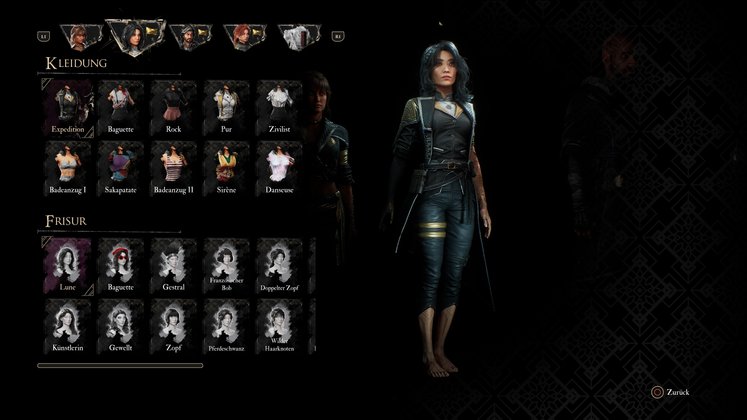Viewport: 747px width, 420px height.
Task: Pick the Künstlerin hairstyle
Action: point(68,326)
